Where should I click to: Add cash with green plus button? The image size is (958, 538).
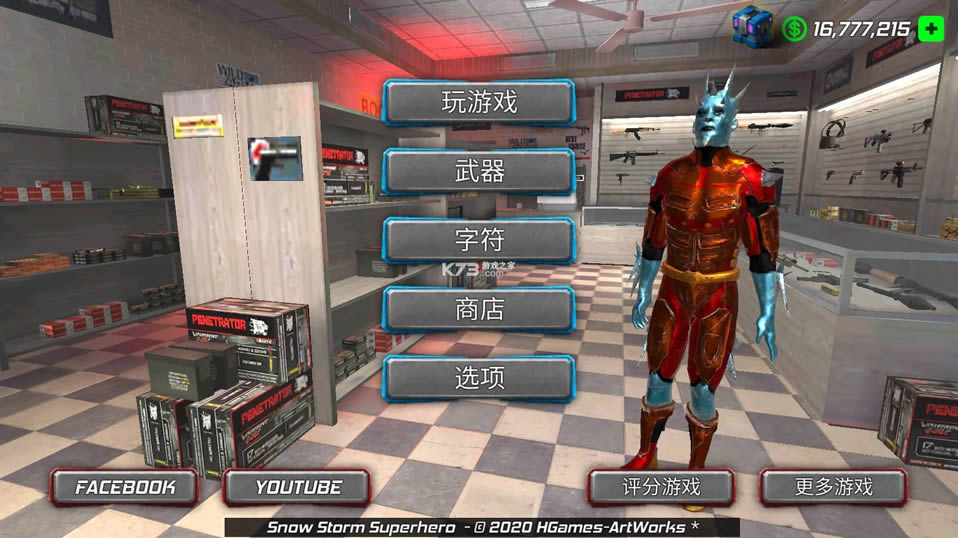click(931, 28)
